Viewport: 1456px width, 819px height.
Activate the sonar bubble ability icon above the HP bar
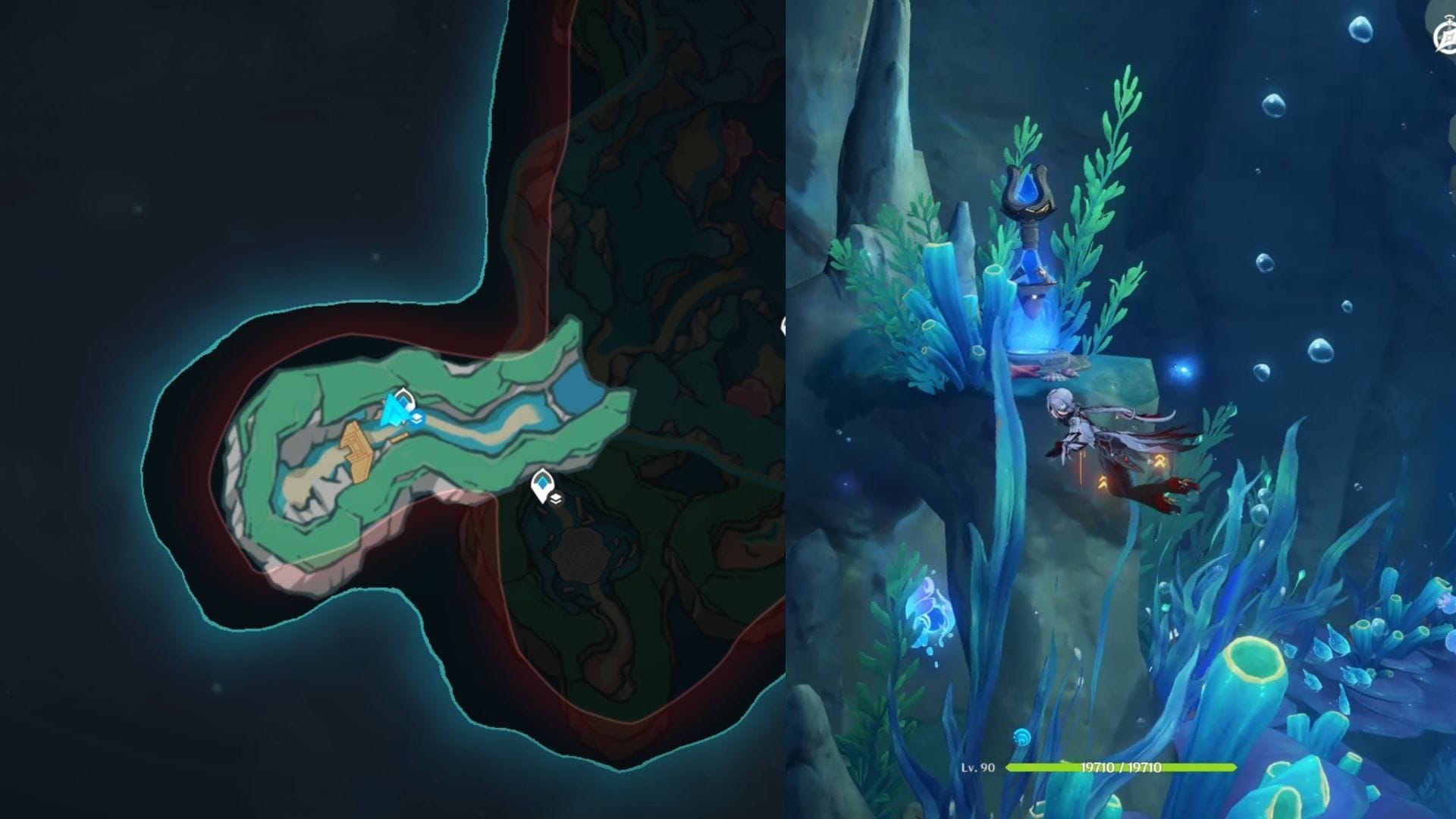coord(1021,737)
